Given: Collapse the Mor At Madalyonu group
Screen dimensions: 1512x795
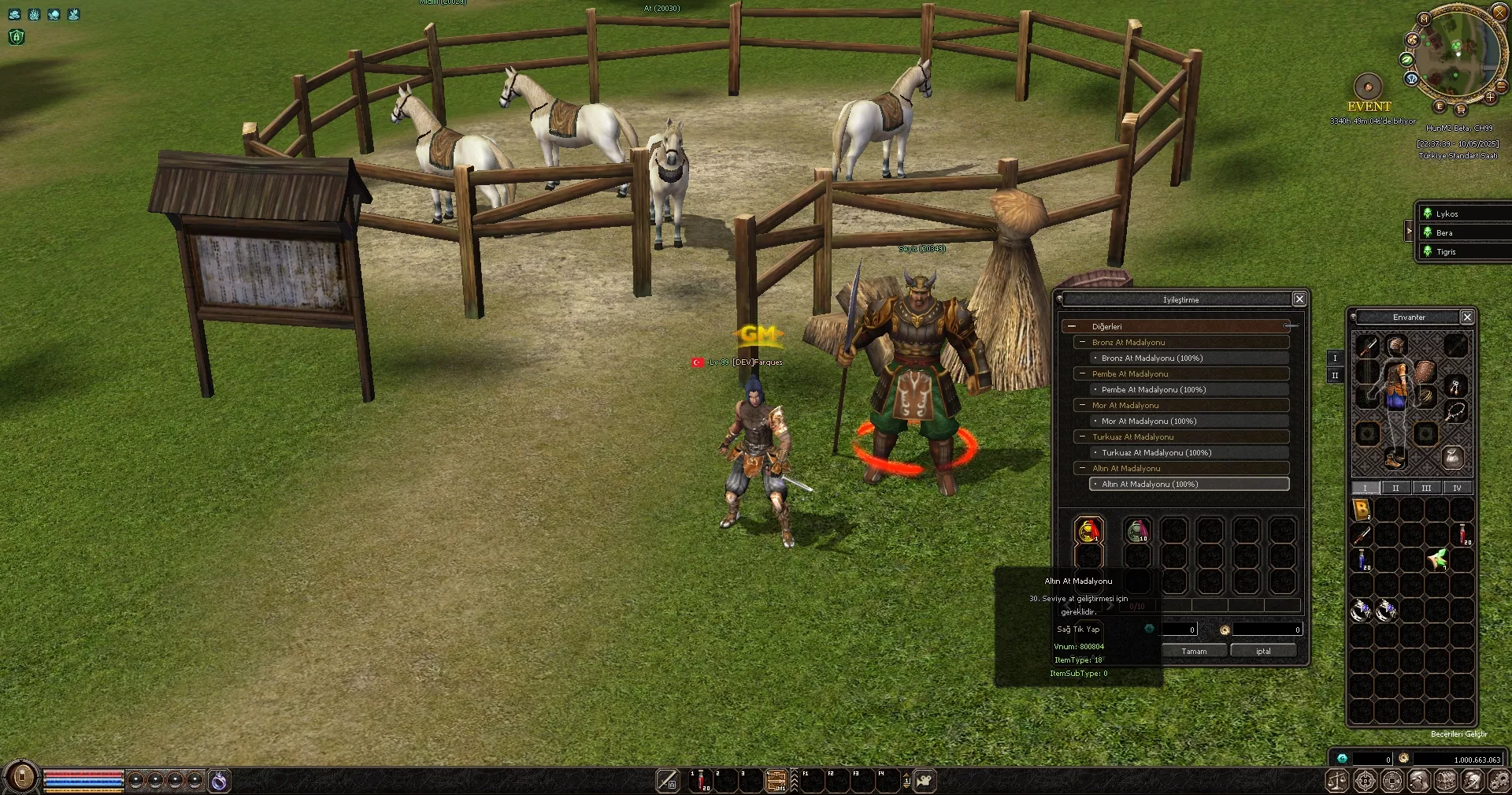Looking at the screenshot, I should click(1083, 405).
